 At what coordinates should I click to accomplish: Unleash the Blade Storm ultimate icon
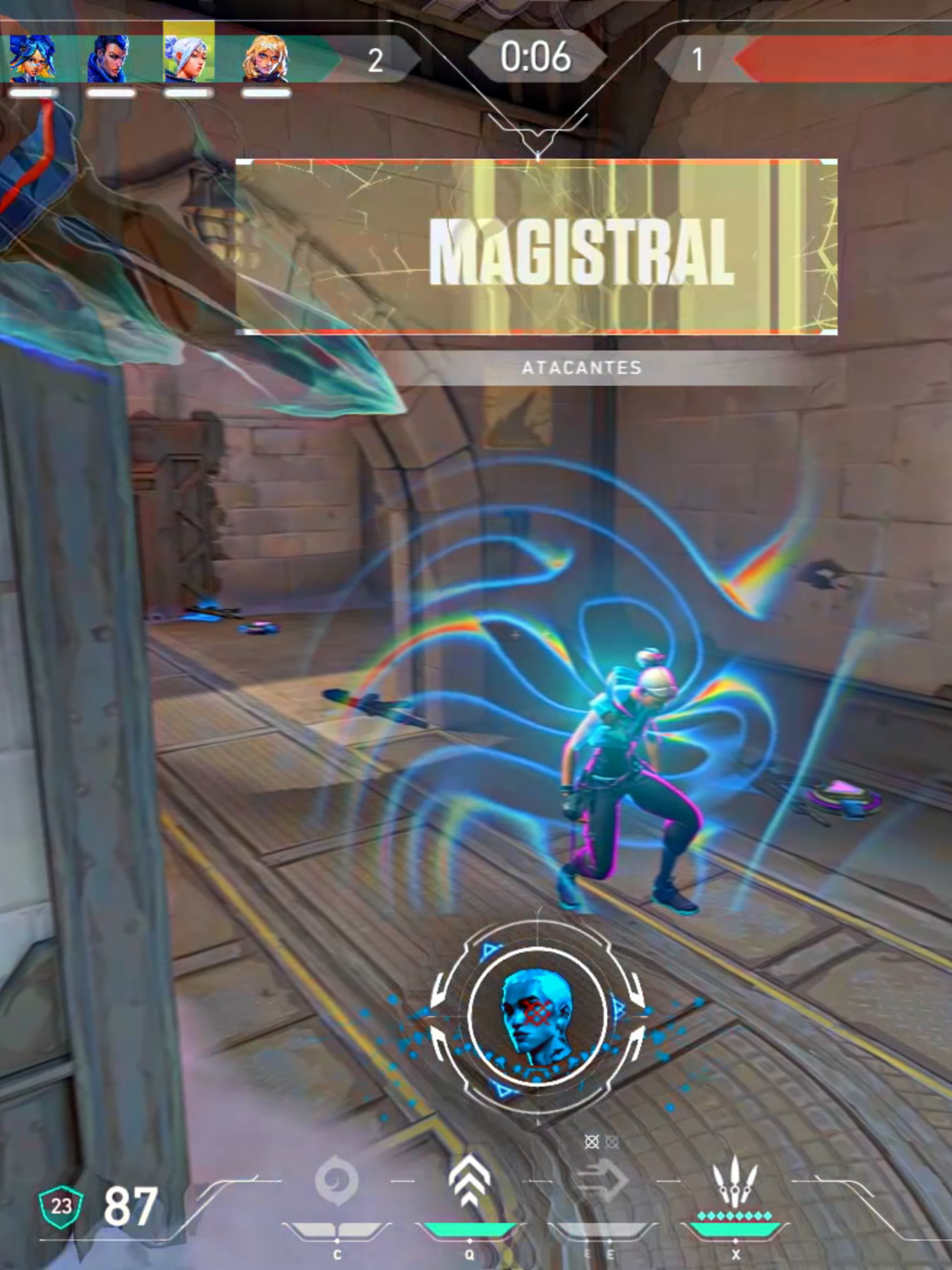(736, 1178)
